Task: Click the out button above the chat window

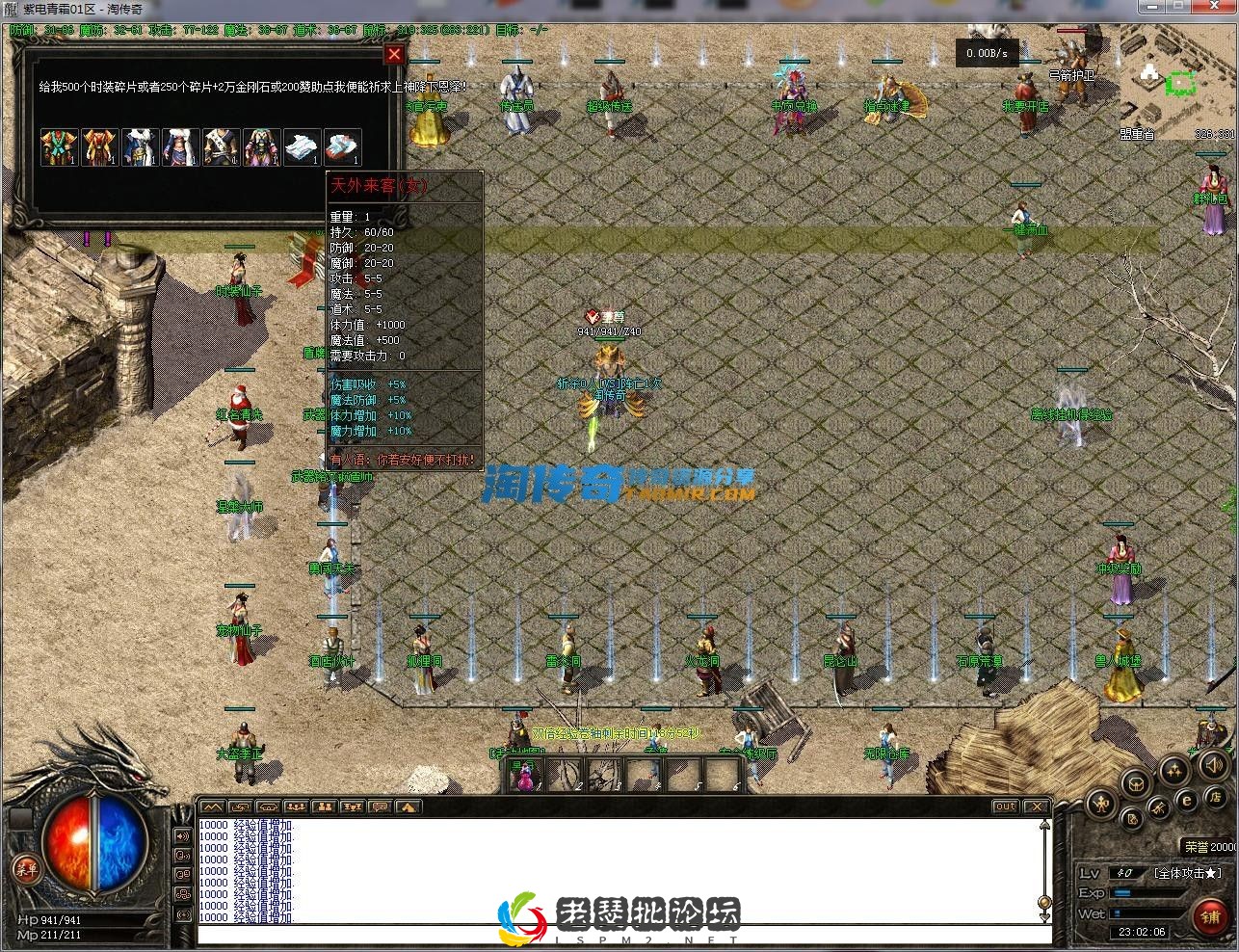Action: pos(1005,807)
